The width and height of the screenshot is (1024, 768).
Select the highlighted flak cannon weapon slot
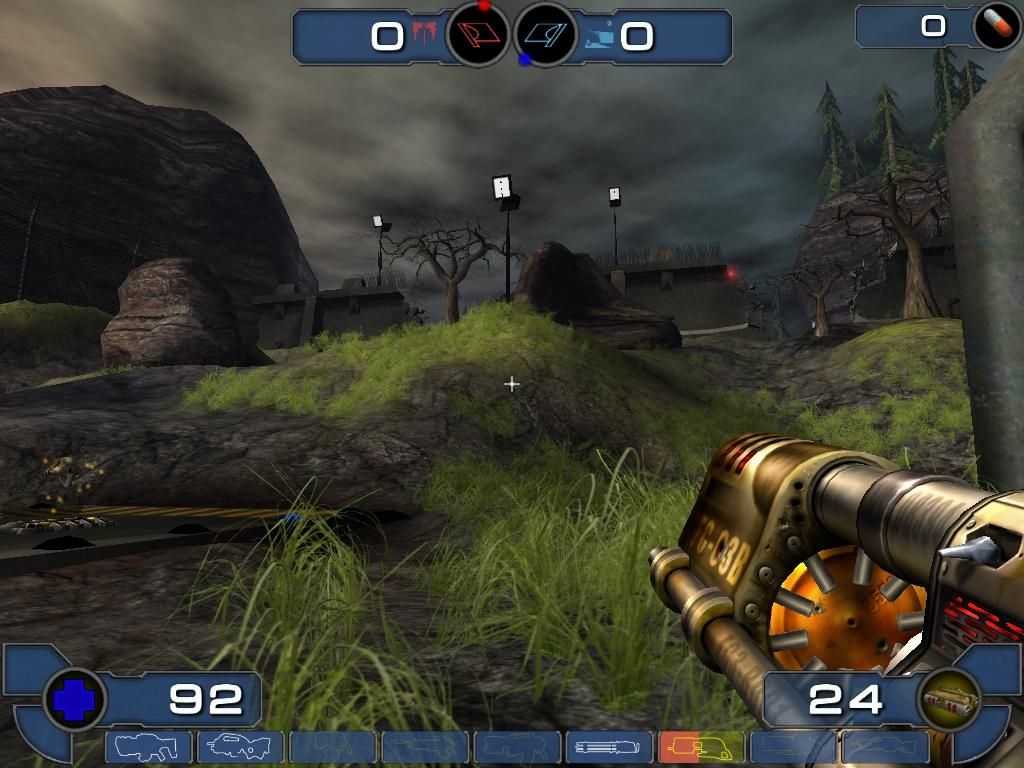(701, 748)
